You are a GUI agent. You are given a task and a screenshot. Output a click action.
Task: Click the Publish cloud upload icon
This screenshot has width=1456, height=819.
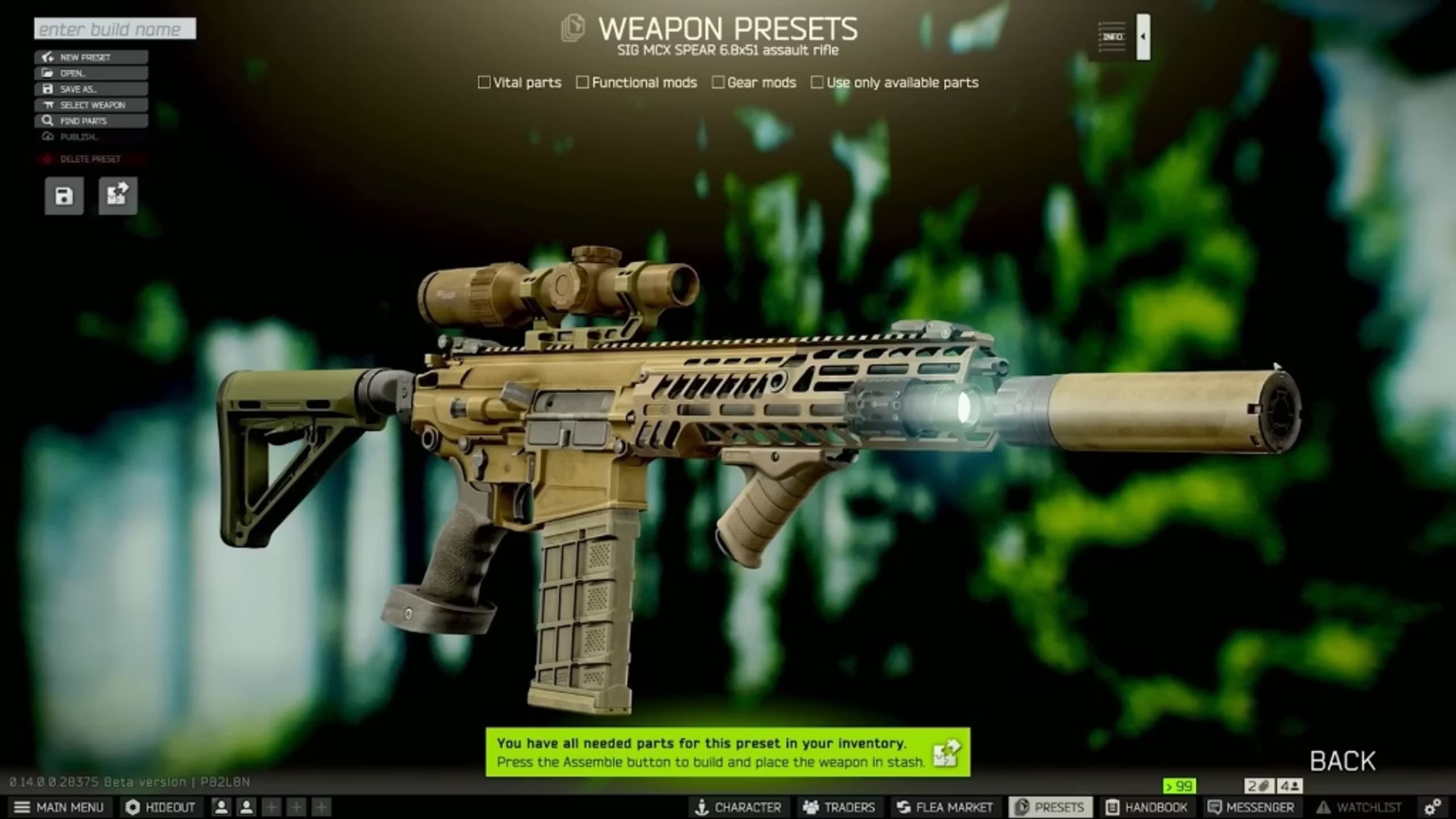(x=47, y=136)
